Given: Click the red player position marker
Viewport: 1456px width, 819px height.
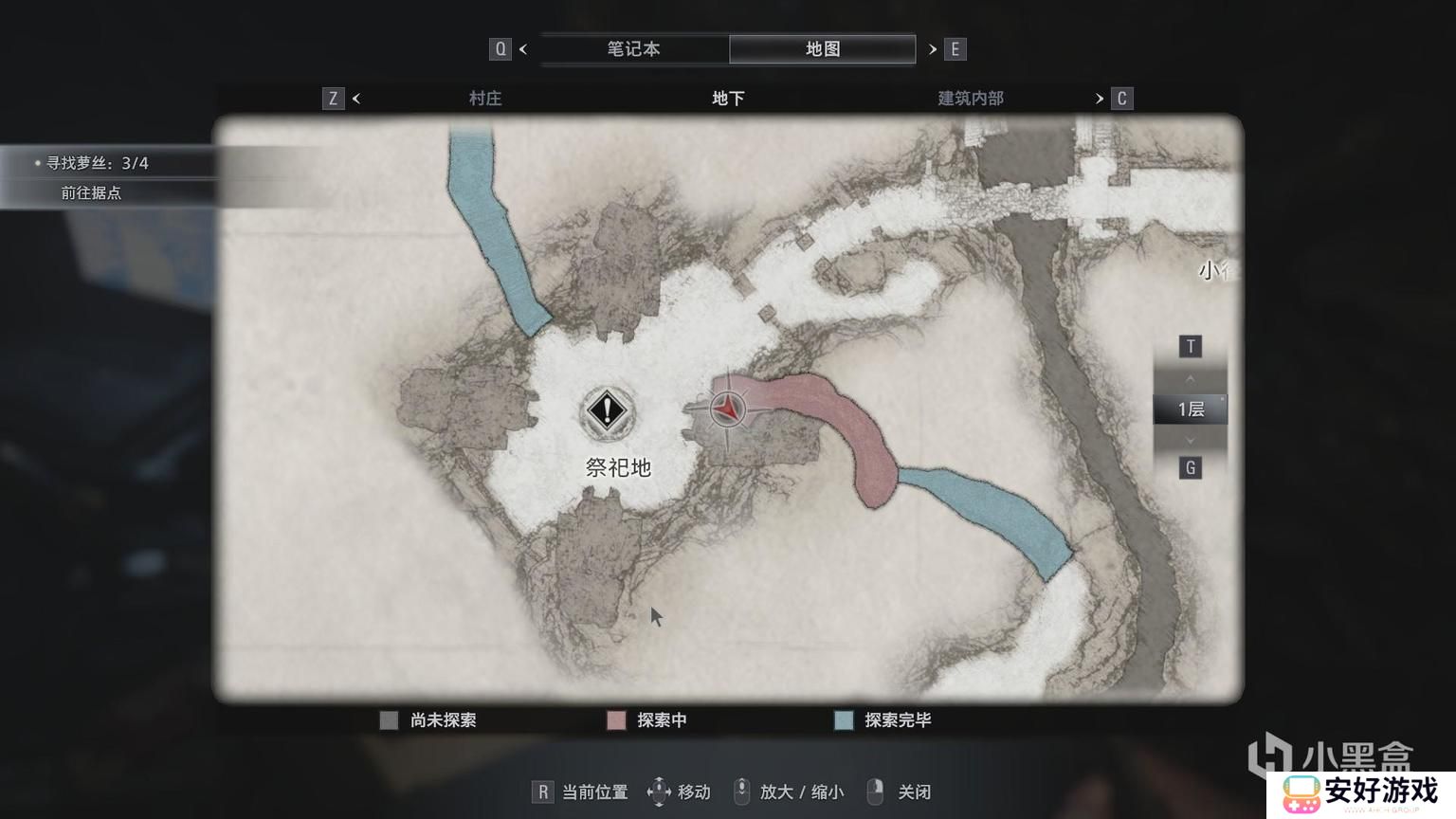Looking at the screenshot, I should click(x=727, y=409).
